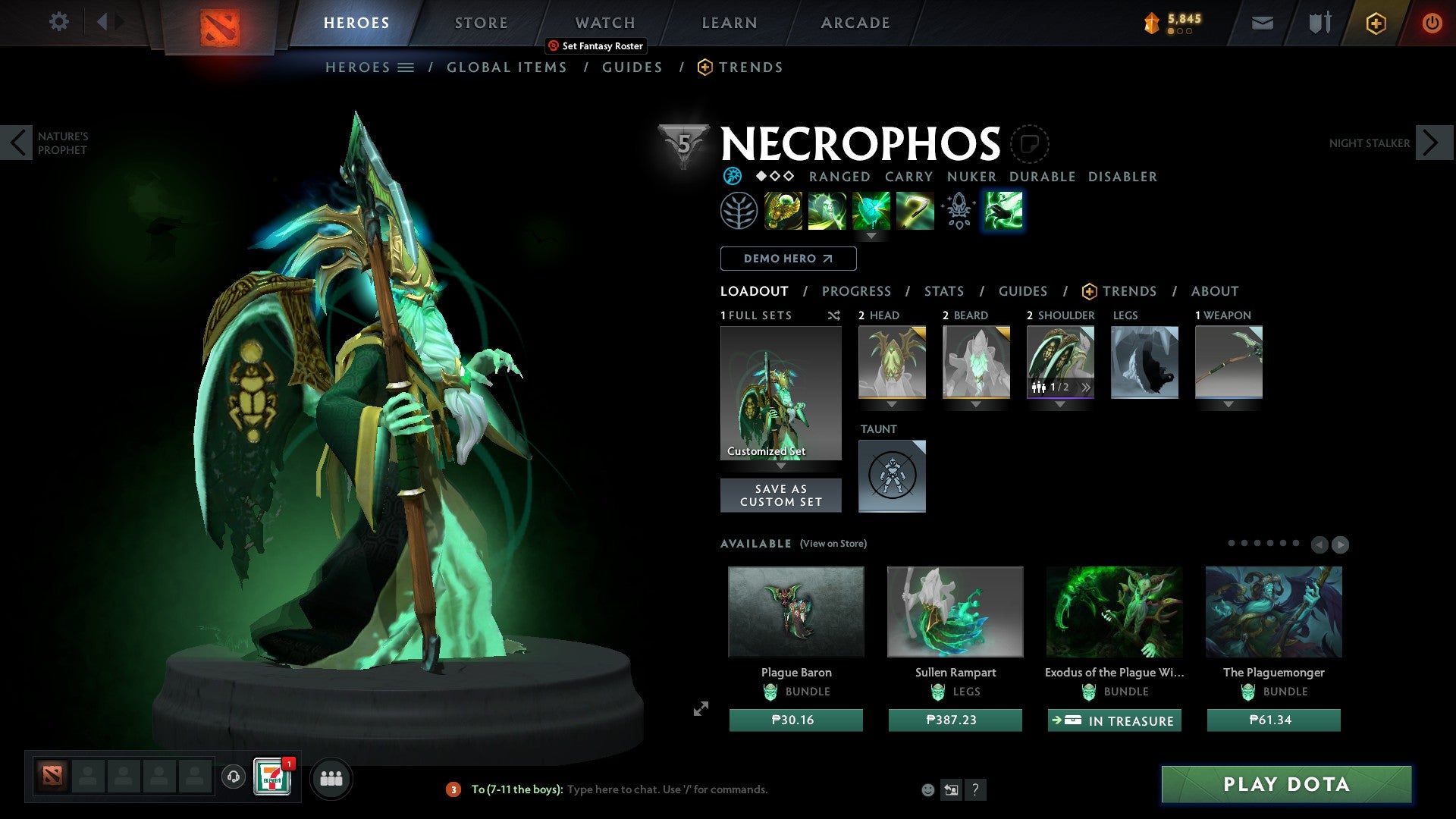The height and width of the screenshot is (819, 1456).
Task: Click the View on Store link
Action: [832, 544]
